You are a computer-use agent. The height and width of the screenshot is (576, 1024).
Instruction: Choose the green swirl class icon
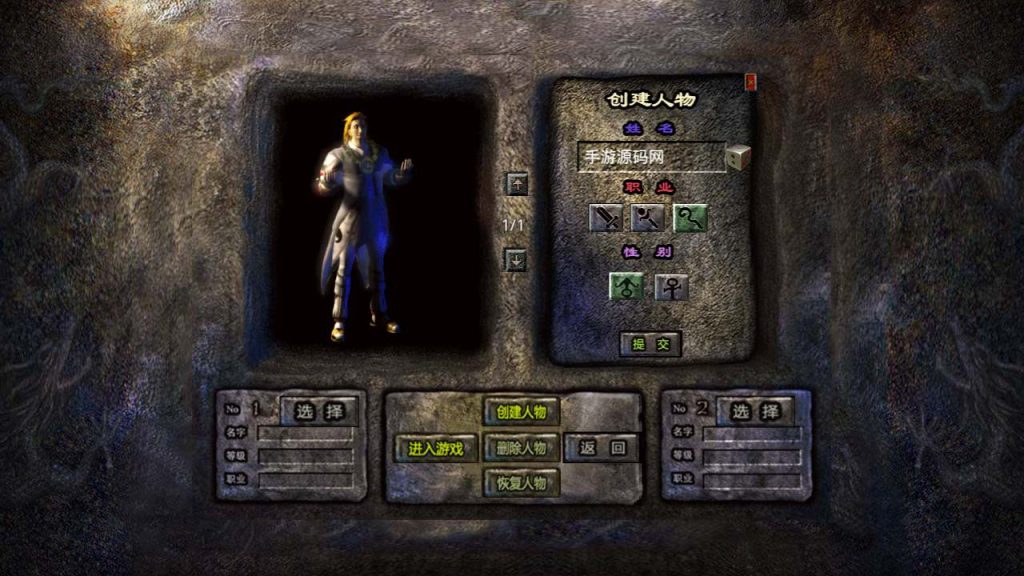(x=690, y=218)
